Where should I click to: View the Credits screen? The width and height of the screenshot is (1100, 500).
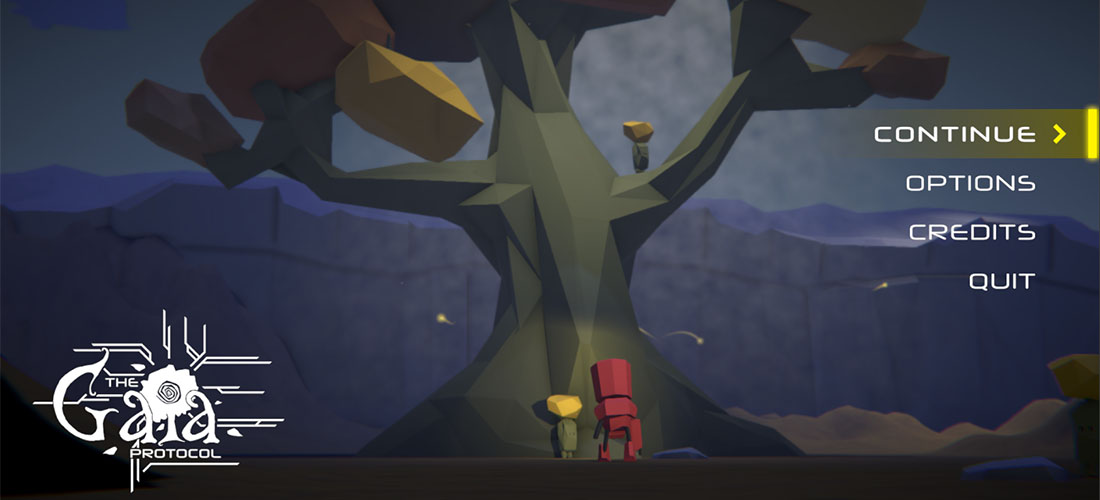[971, 232]
